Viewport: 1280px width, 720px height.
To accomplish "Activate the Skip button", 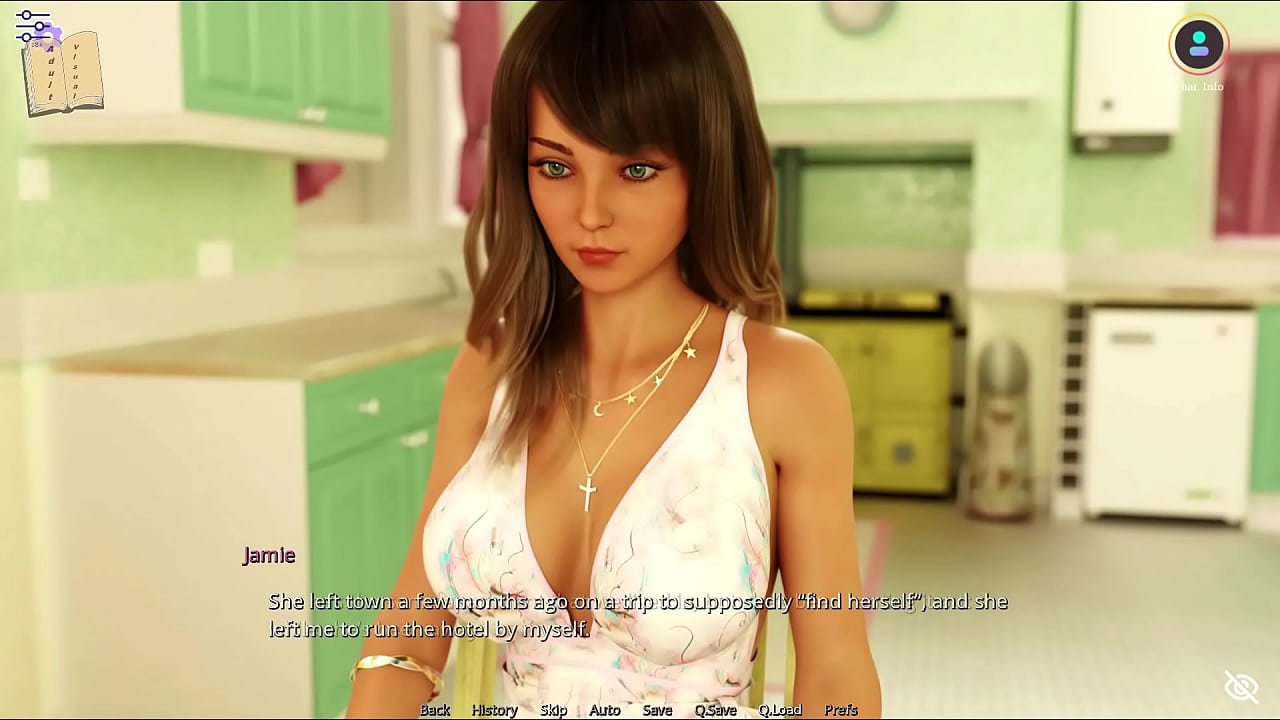I will coord(553,709).
